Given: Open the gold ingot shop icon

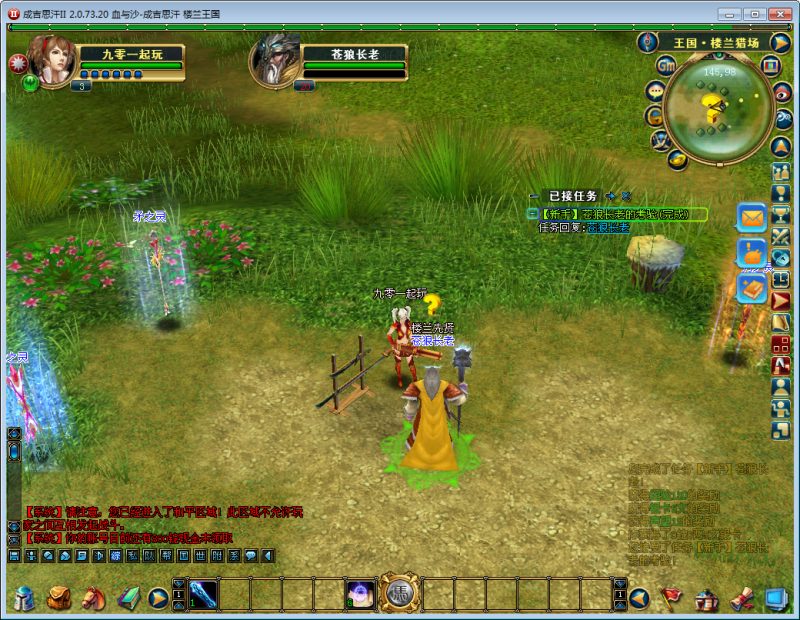Looking at the screenshot, I should click(x=676, y=159).
